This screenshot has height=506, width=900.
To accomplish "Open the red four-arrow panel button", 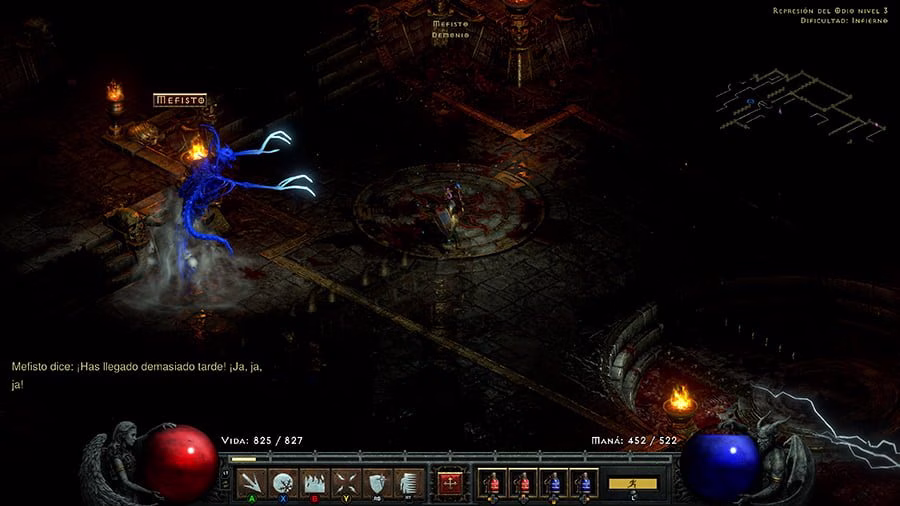I will tap(451, 483).
